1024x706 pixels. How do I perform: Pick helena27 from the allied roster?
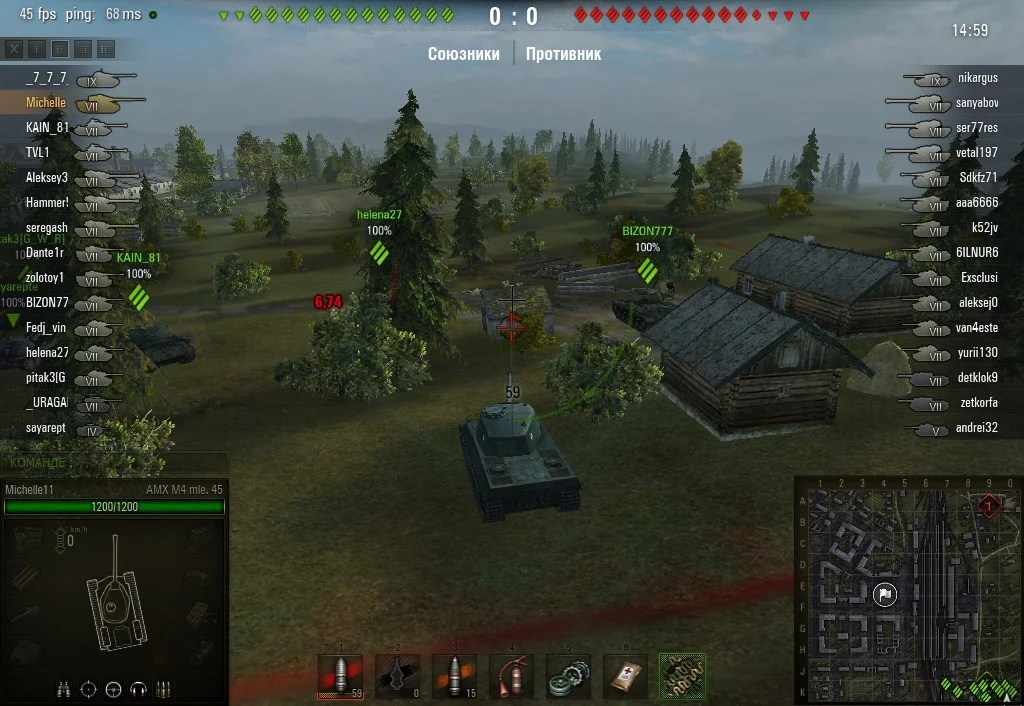pos(47,352)
